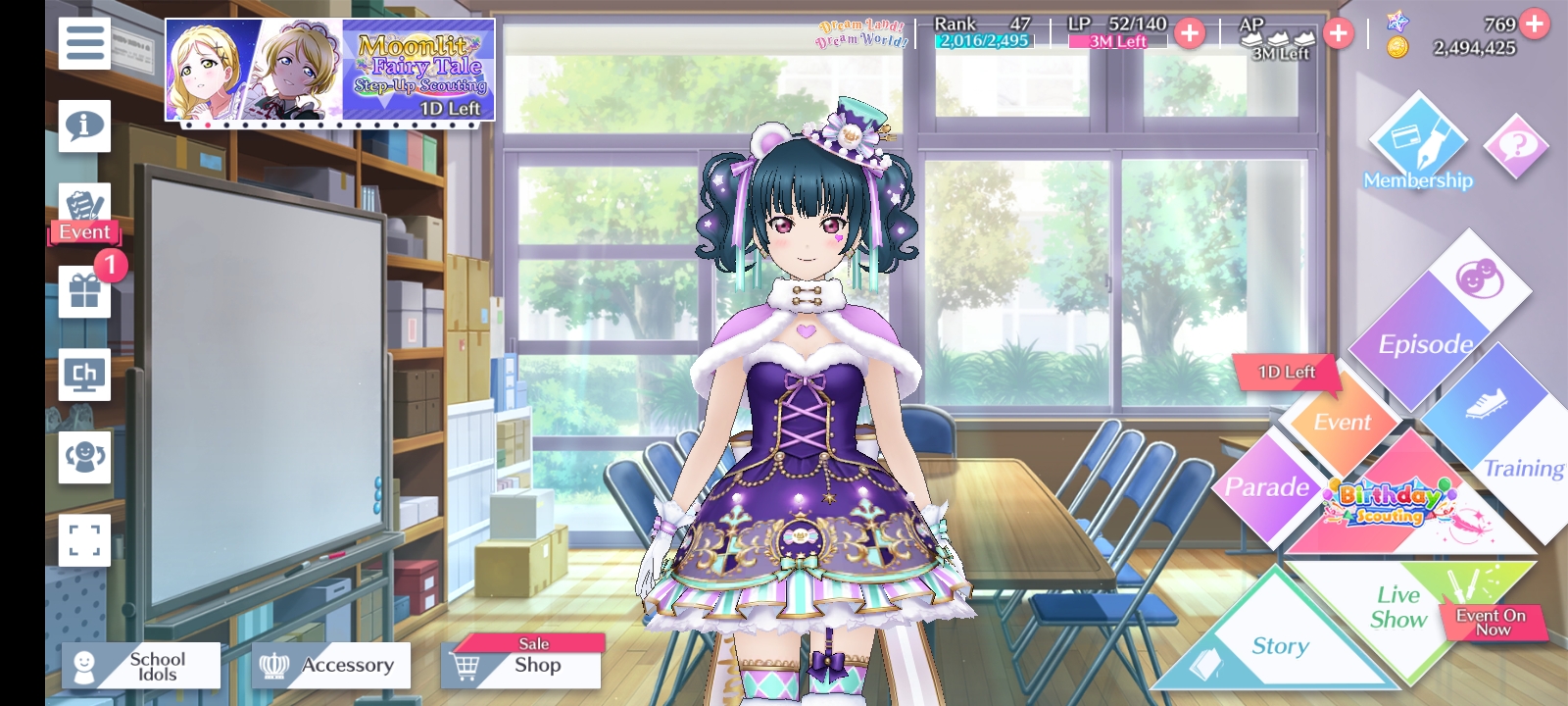
Task: Open the info speech bubble notices
Action: click(x=84, y=126)
